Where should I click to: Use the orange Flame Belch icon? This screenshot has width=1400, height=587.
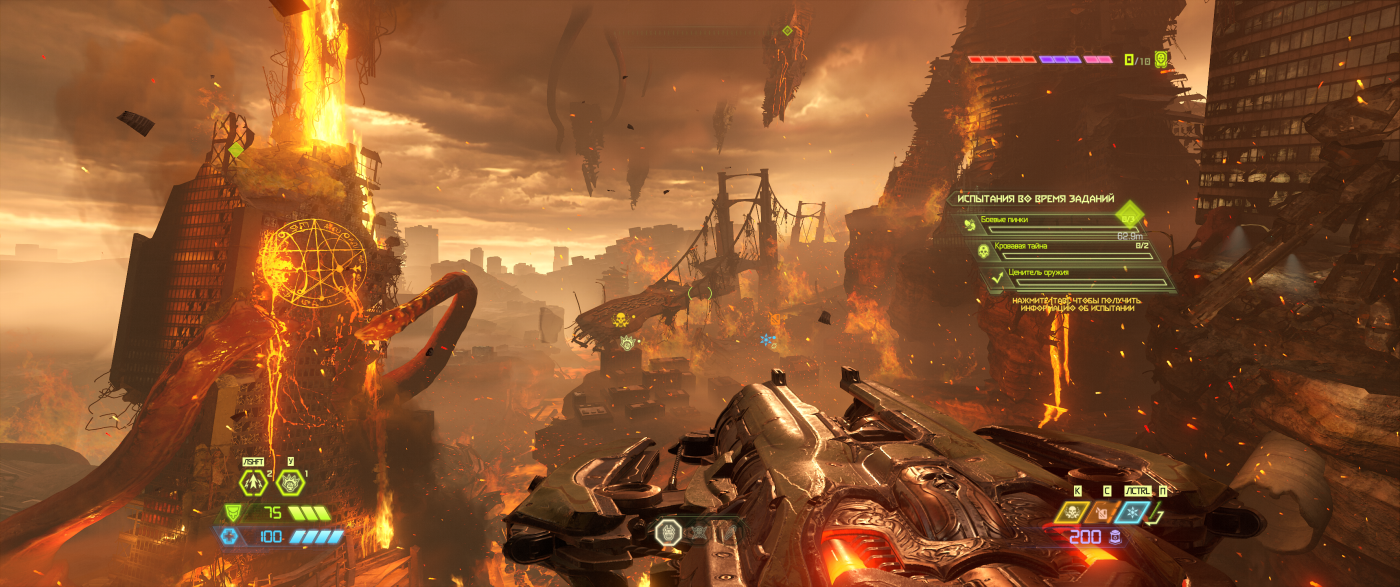(1101, 513)
